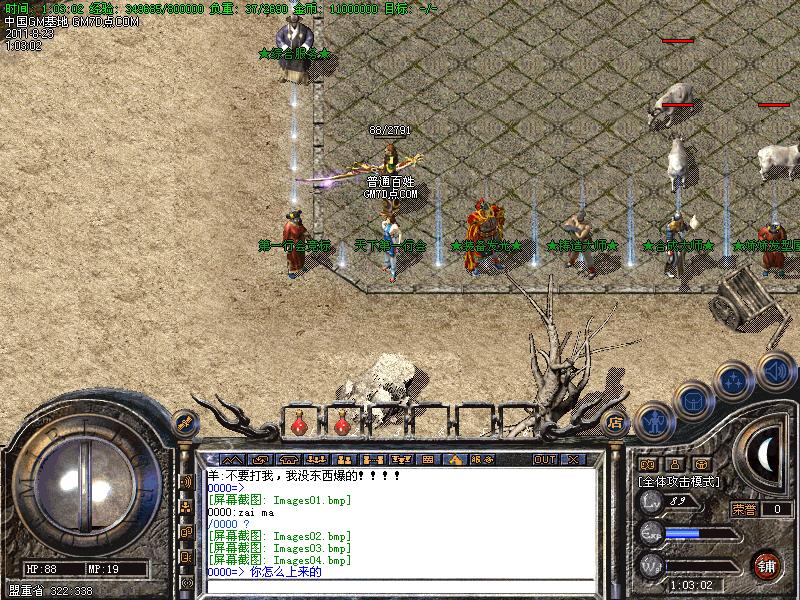Screen dimensions: 800x600
Task: Click the OUT button above chat
Action: (544, 459)
